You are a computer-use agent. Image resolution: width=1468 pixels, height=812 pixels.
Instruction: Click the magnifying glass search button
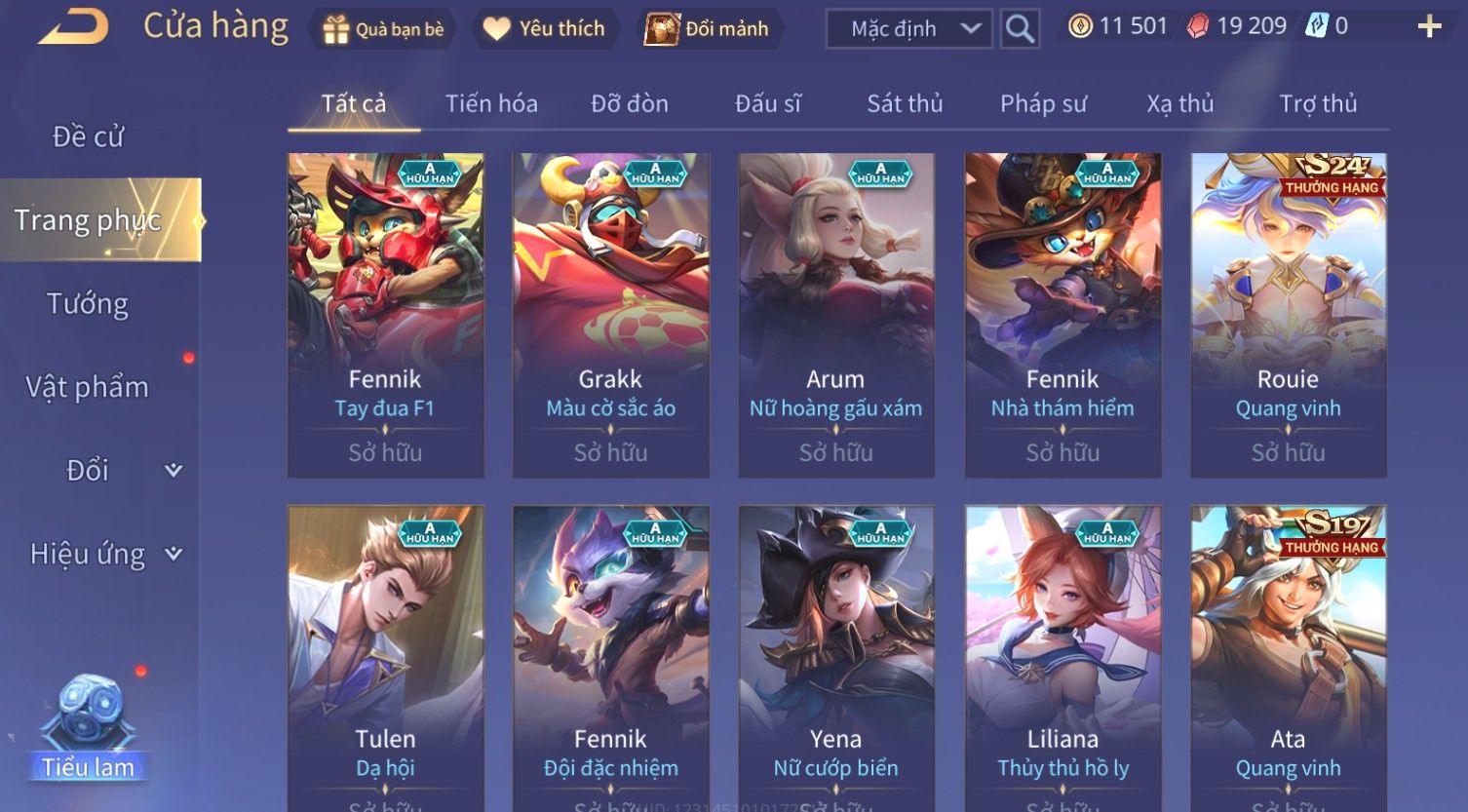1020,29
